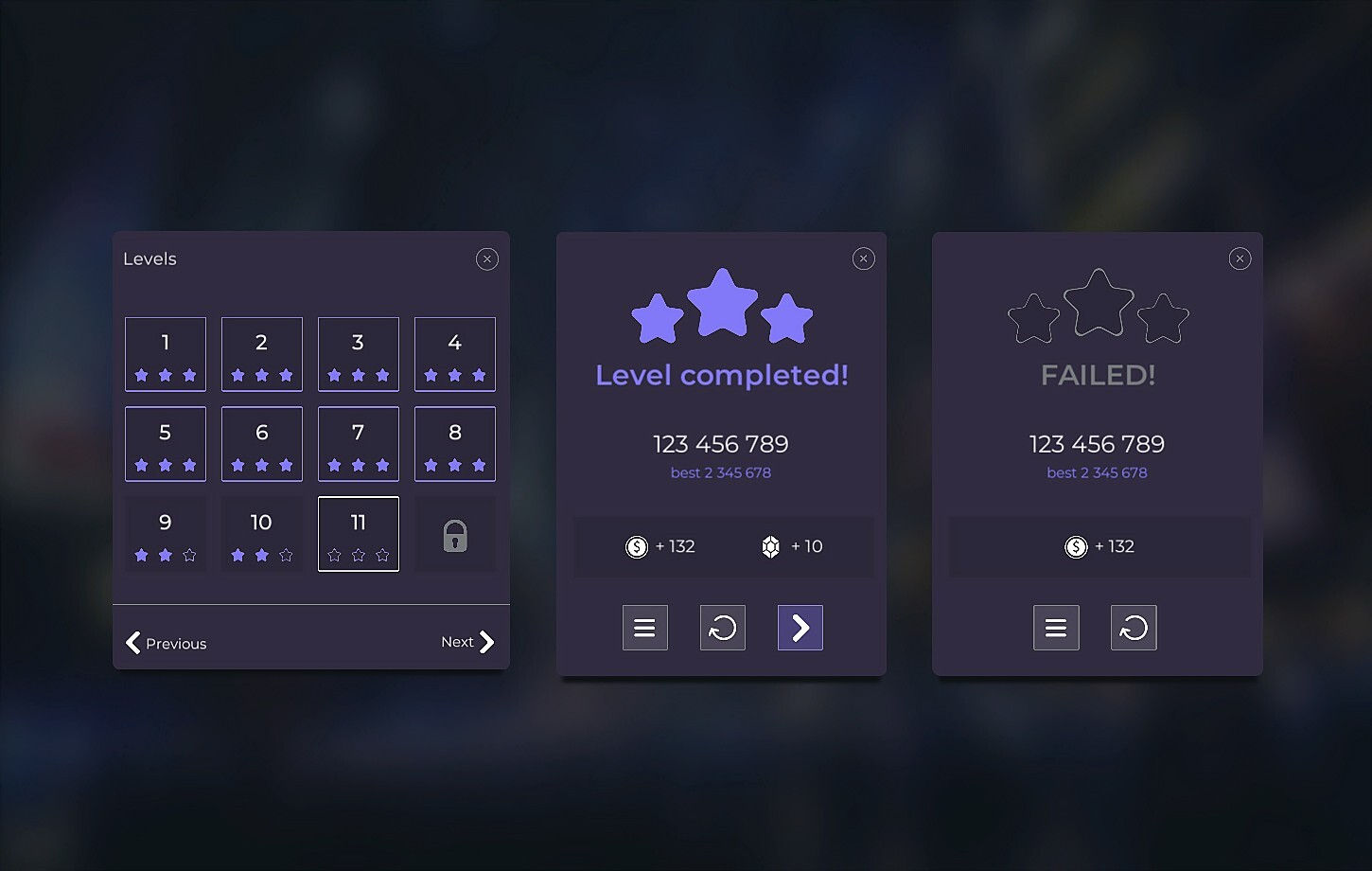
Task: Expand the previous page with the left chevron
Action: tap(133, 643)
